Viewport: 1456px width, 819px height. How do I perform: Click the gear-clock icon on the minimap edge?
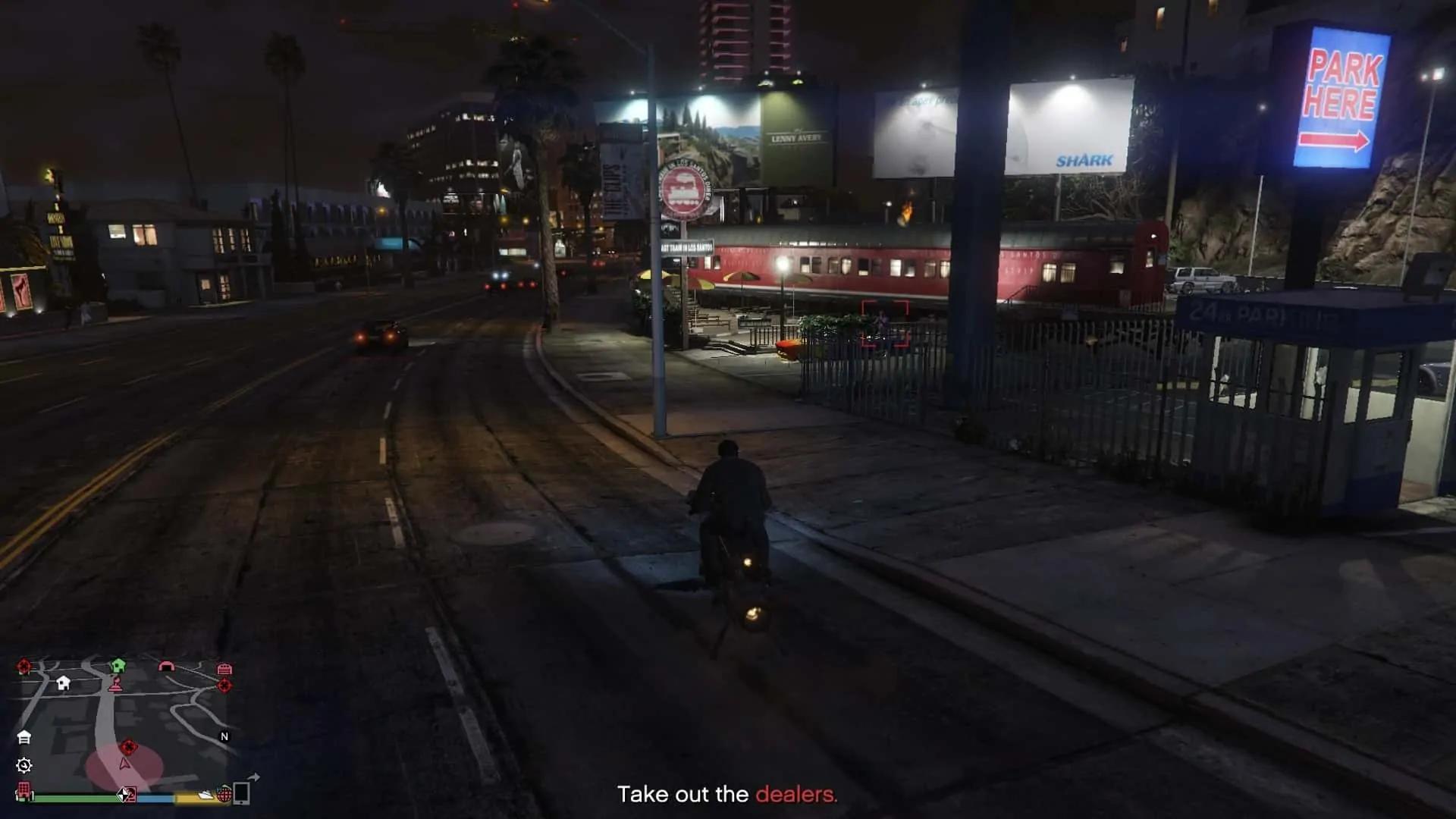click(x=24, y=766)
